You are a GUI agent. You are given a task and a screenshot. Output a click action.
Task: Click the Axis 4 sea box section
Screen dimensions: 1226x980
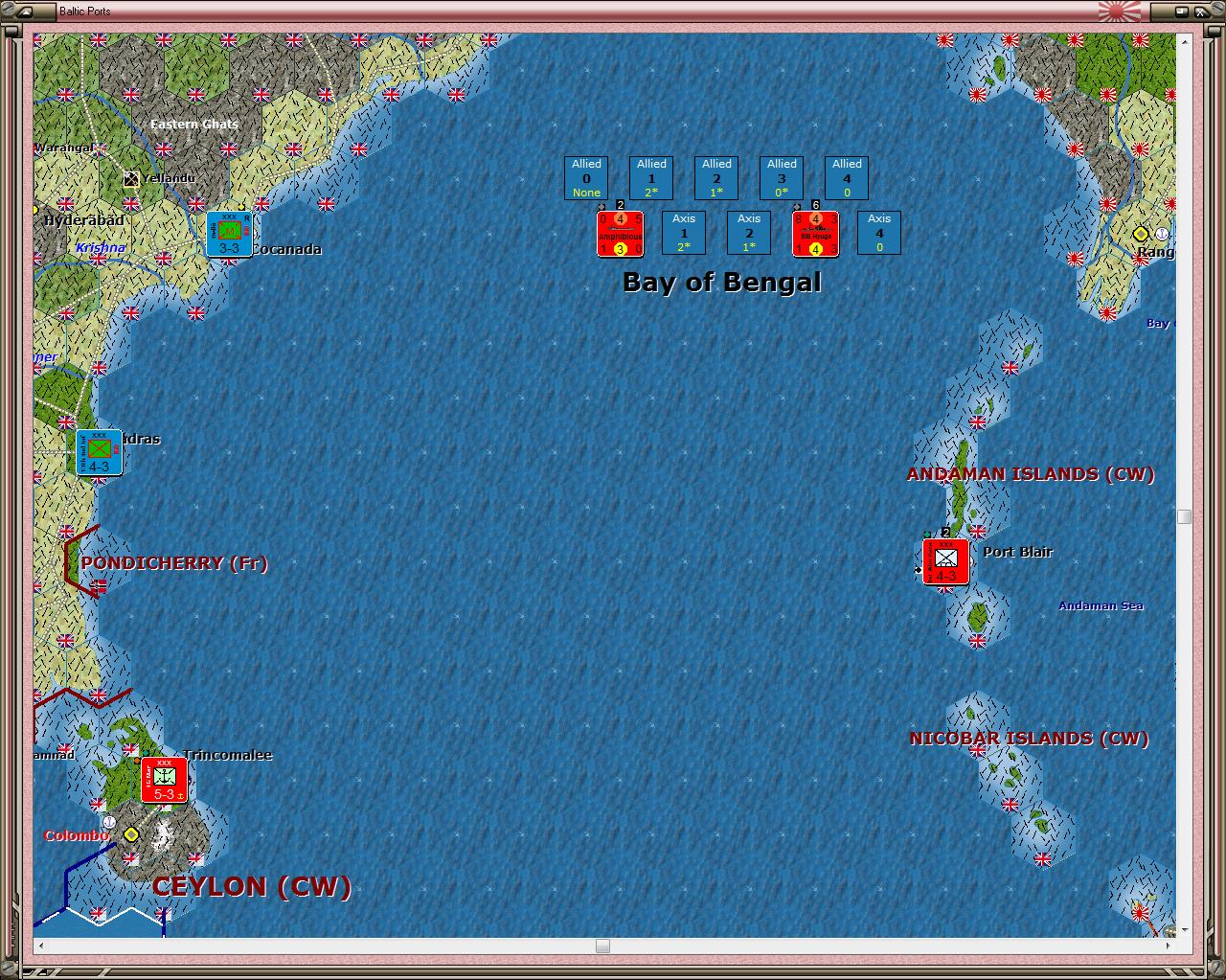878,233
